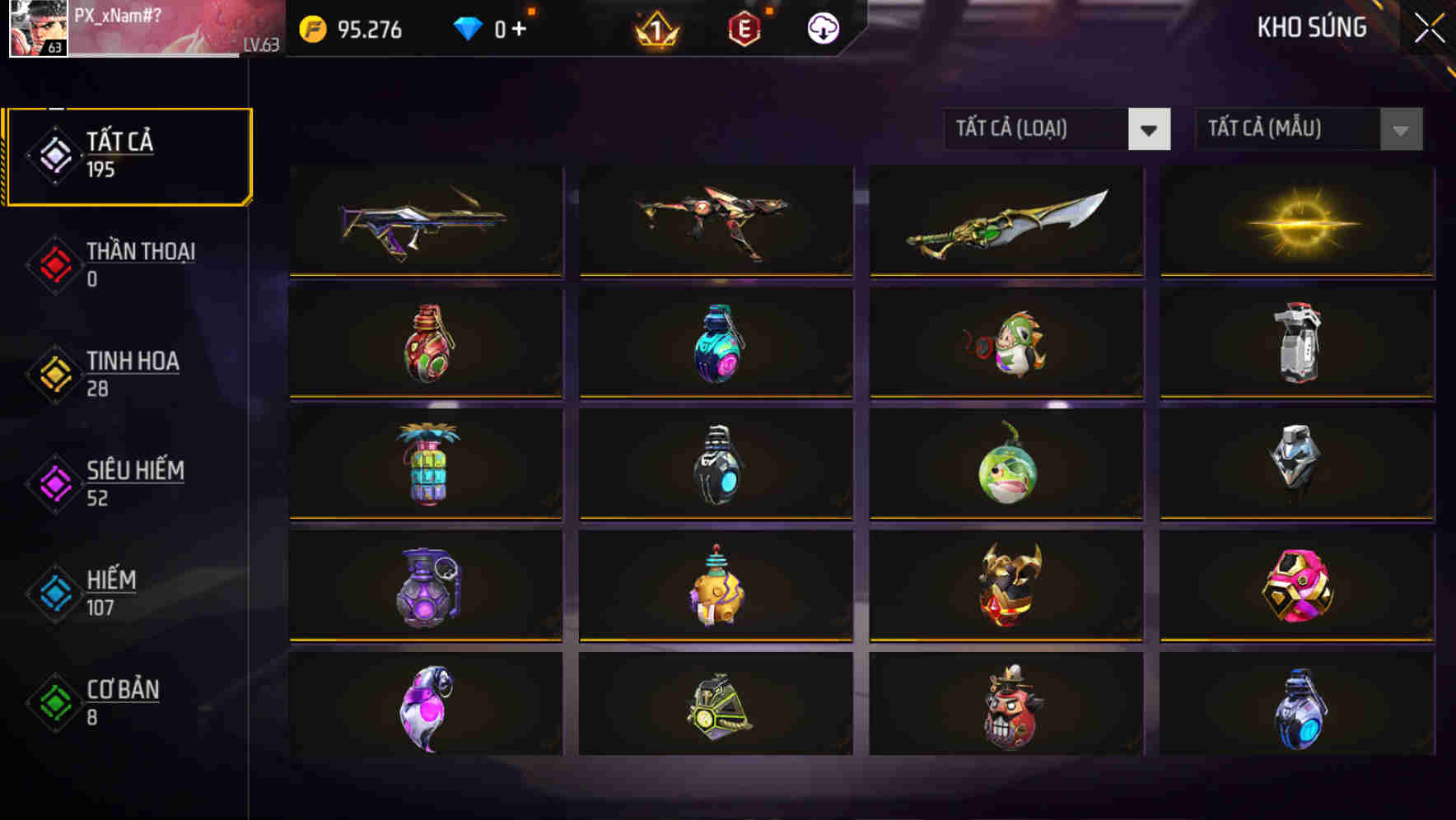The image size is (1456, 820).
Task: Open the KHO SÚNG title label
Action: pos(1311,27)
